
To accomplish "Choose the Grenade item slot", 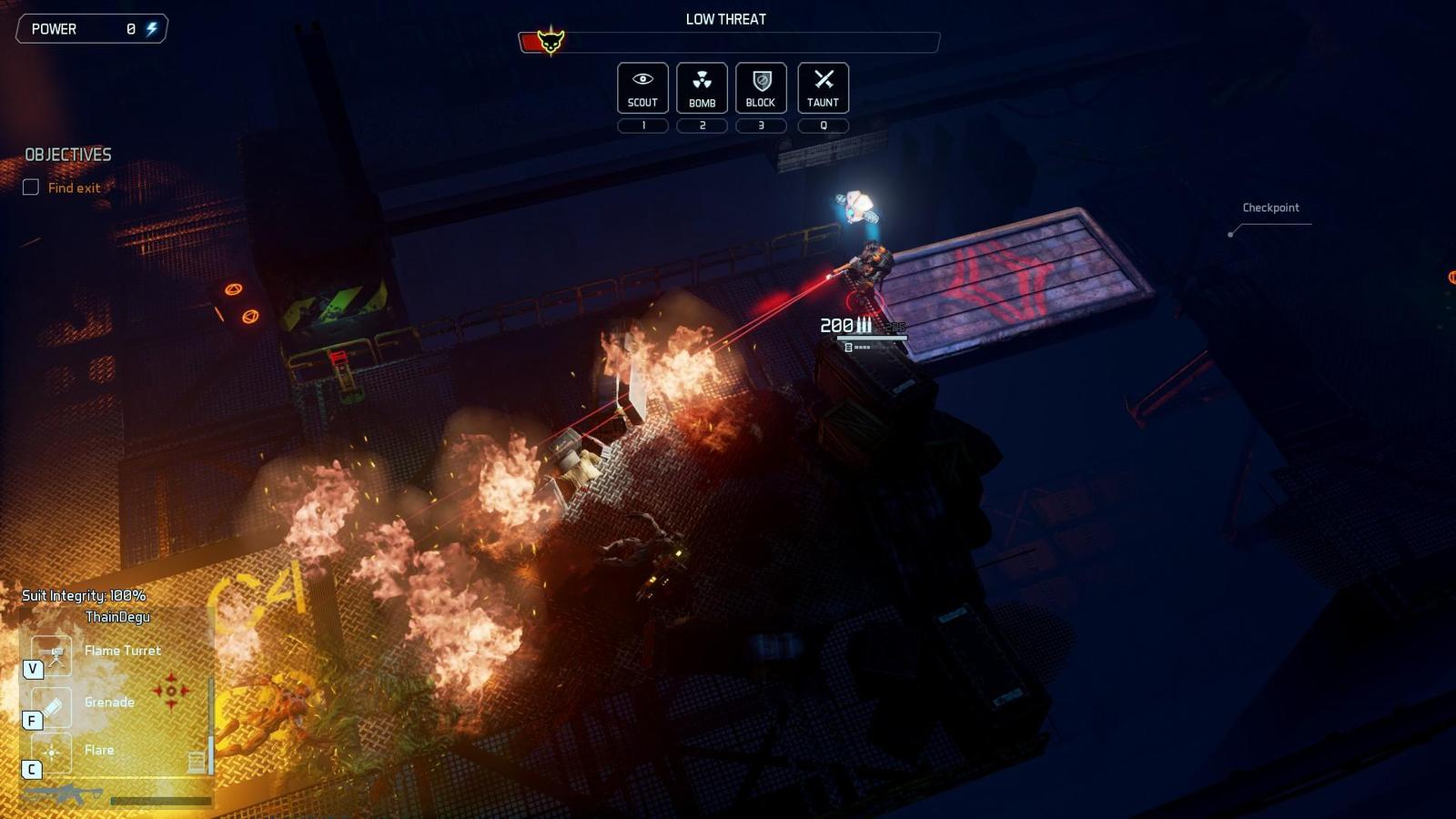I will click(52, 704).
